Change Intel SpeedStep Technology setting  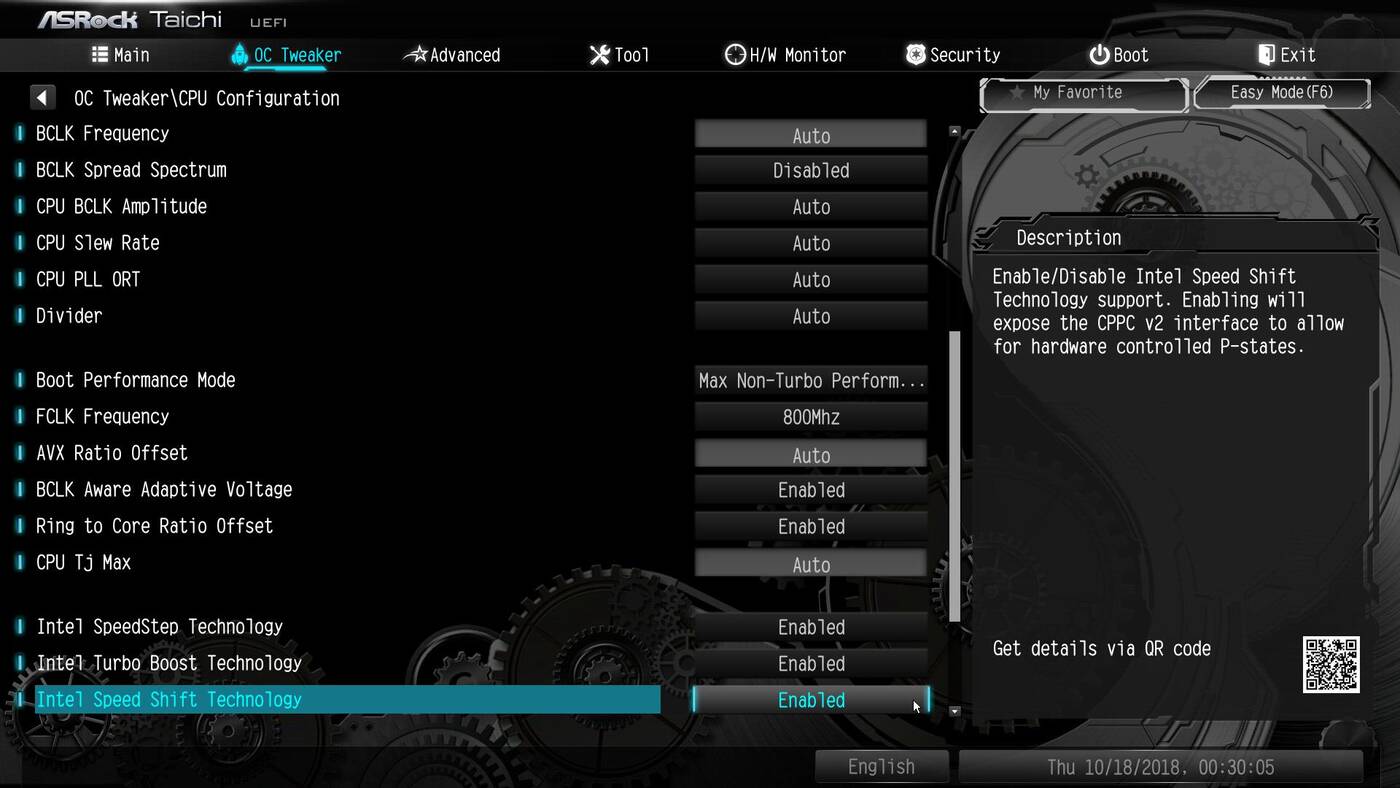coord(811,628)
